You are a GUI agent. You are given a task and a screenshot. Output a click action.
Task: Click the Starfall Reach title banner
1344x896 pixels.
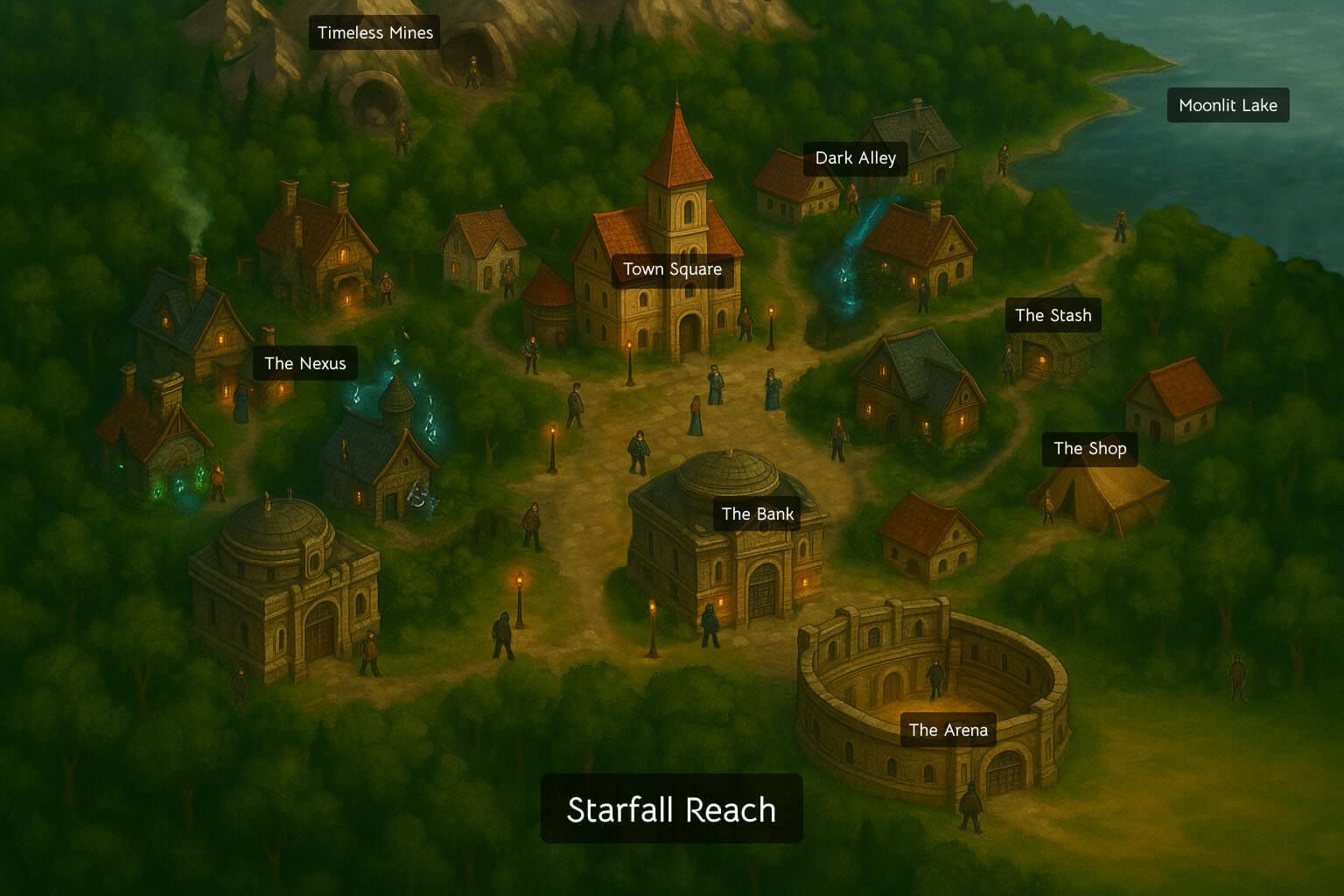(x=672, y=809)
